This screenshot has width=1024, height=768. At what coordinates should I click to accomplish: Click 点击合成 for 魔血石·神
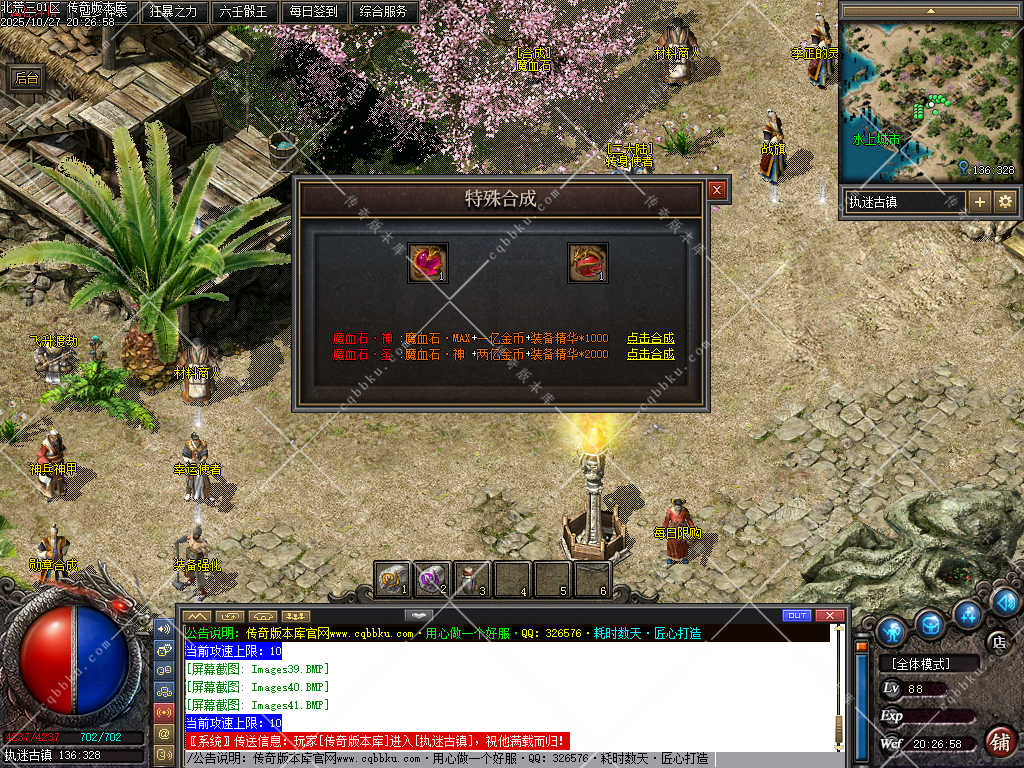650,338
